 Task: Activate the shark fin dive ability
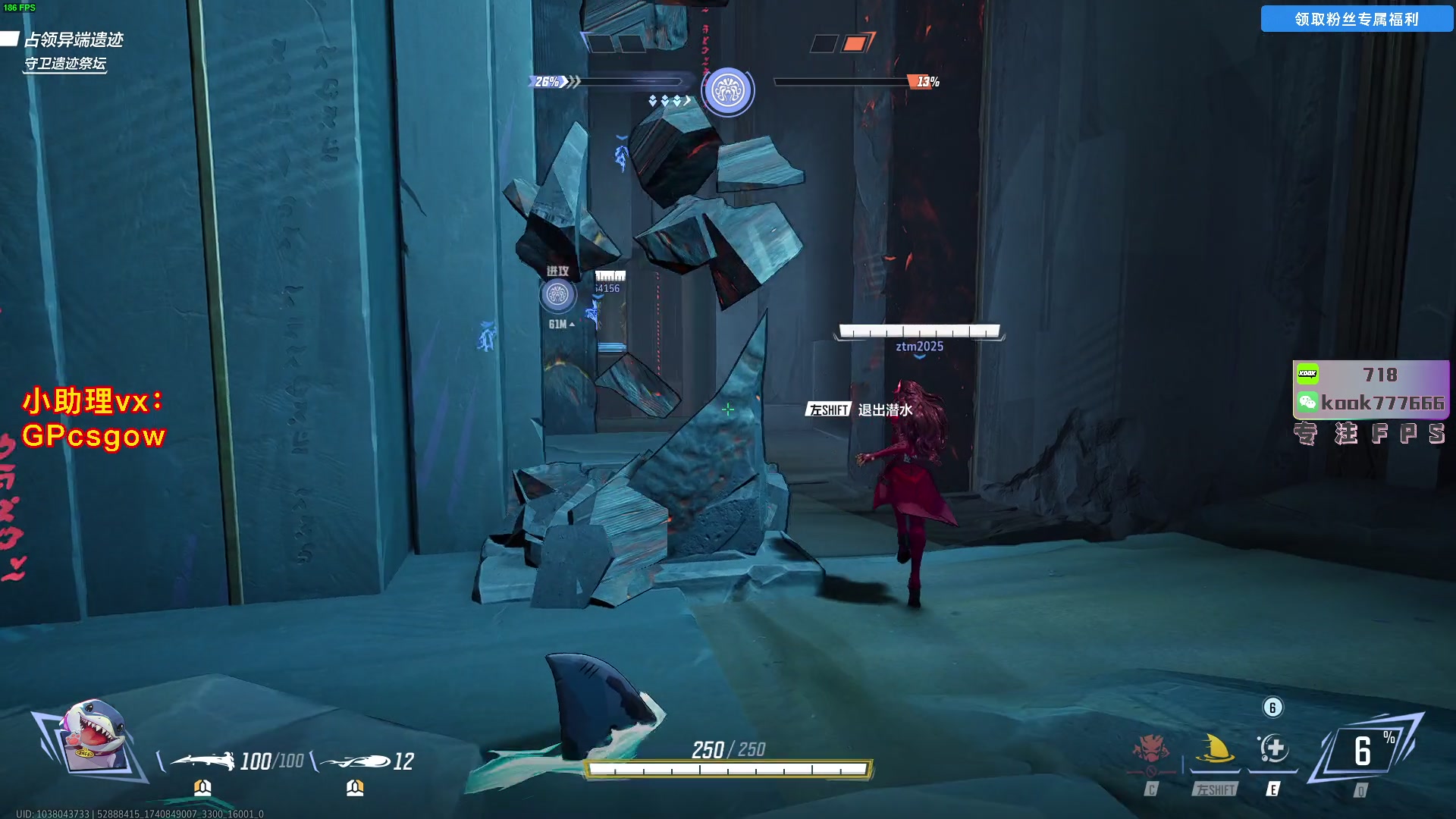click(x=1215, y=750)
